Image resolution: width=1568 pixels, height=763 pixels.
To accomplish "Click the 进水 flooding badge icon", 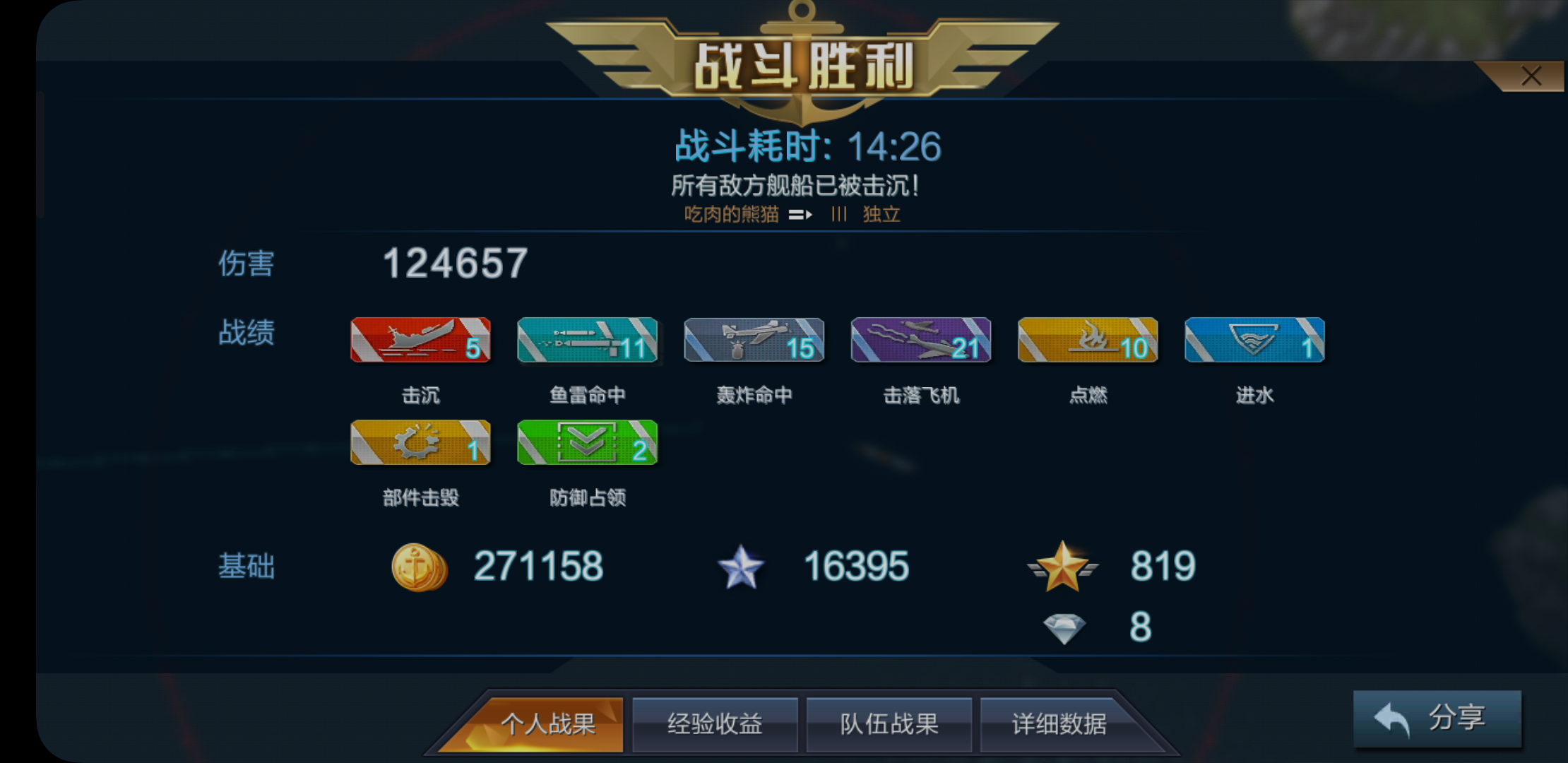I will pyautogui.click(x=1254, y=341).
